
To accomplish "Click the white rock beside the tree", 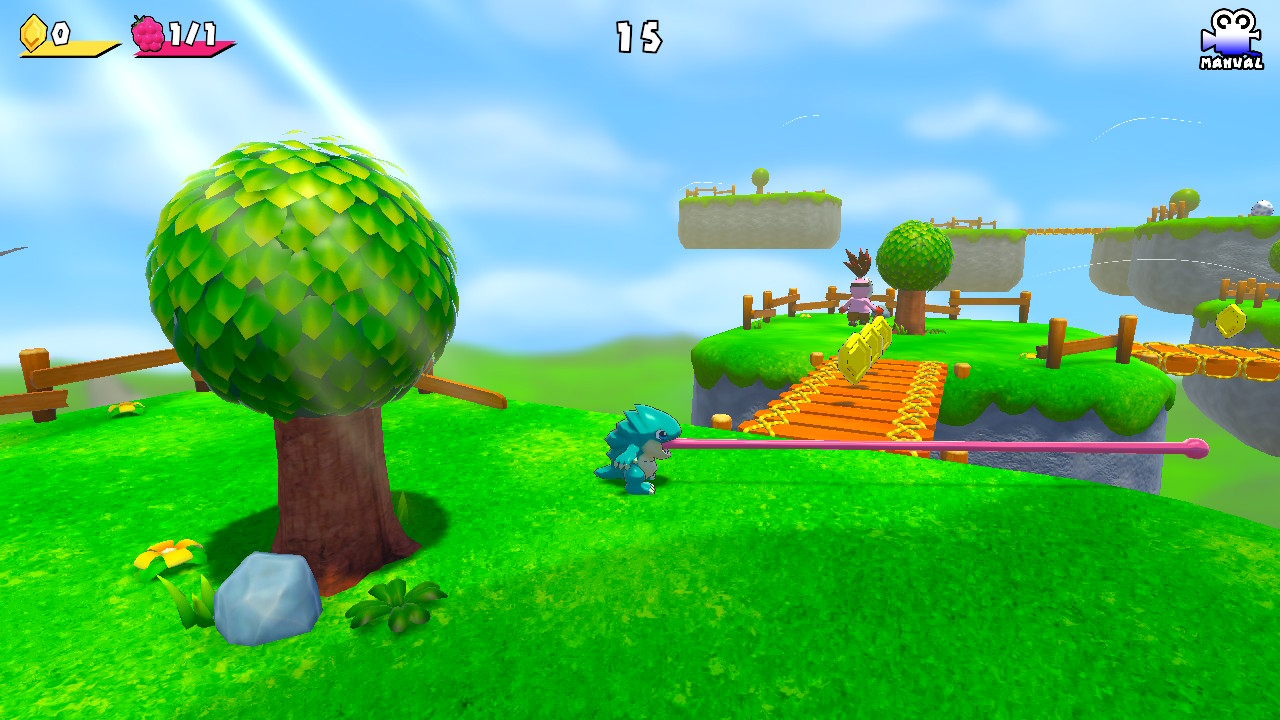I will (x=263, y=597).
